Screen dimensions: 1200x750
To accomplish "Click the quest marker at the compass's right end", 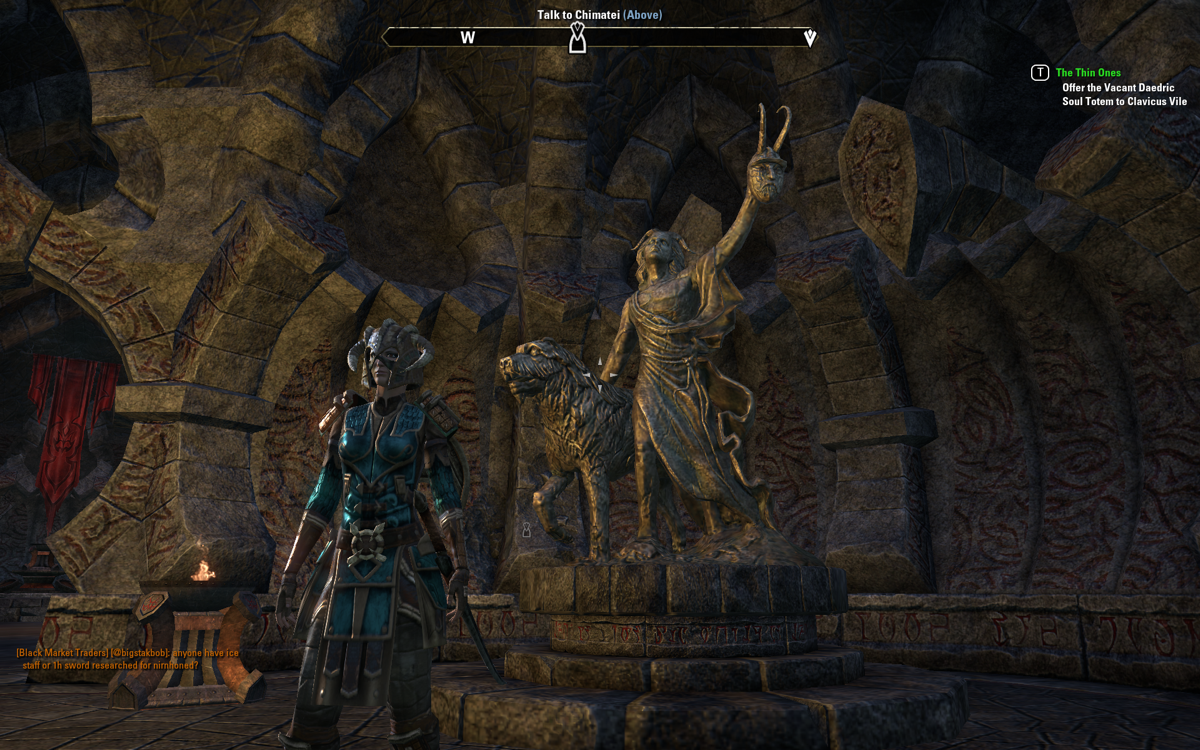I will [x=810, y=38].
